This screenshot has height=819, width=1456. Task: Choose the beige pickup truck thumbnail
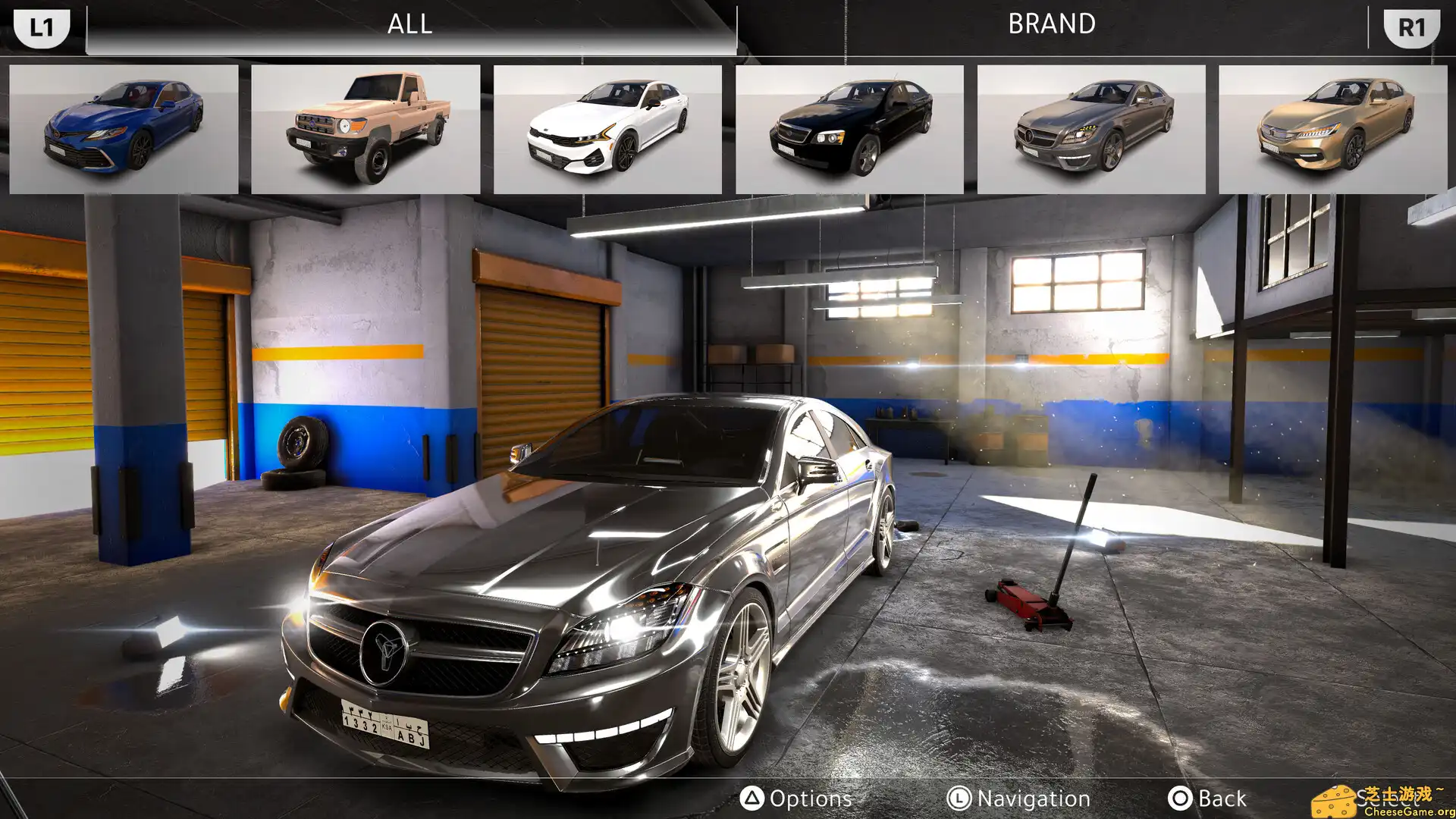[x=366, y=129]
